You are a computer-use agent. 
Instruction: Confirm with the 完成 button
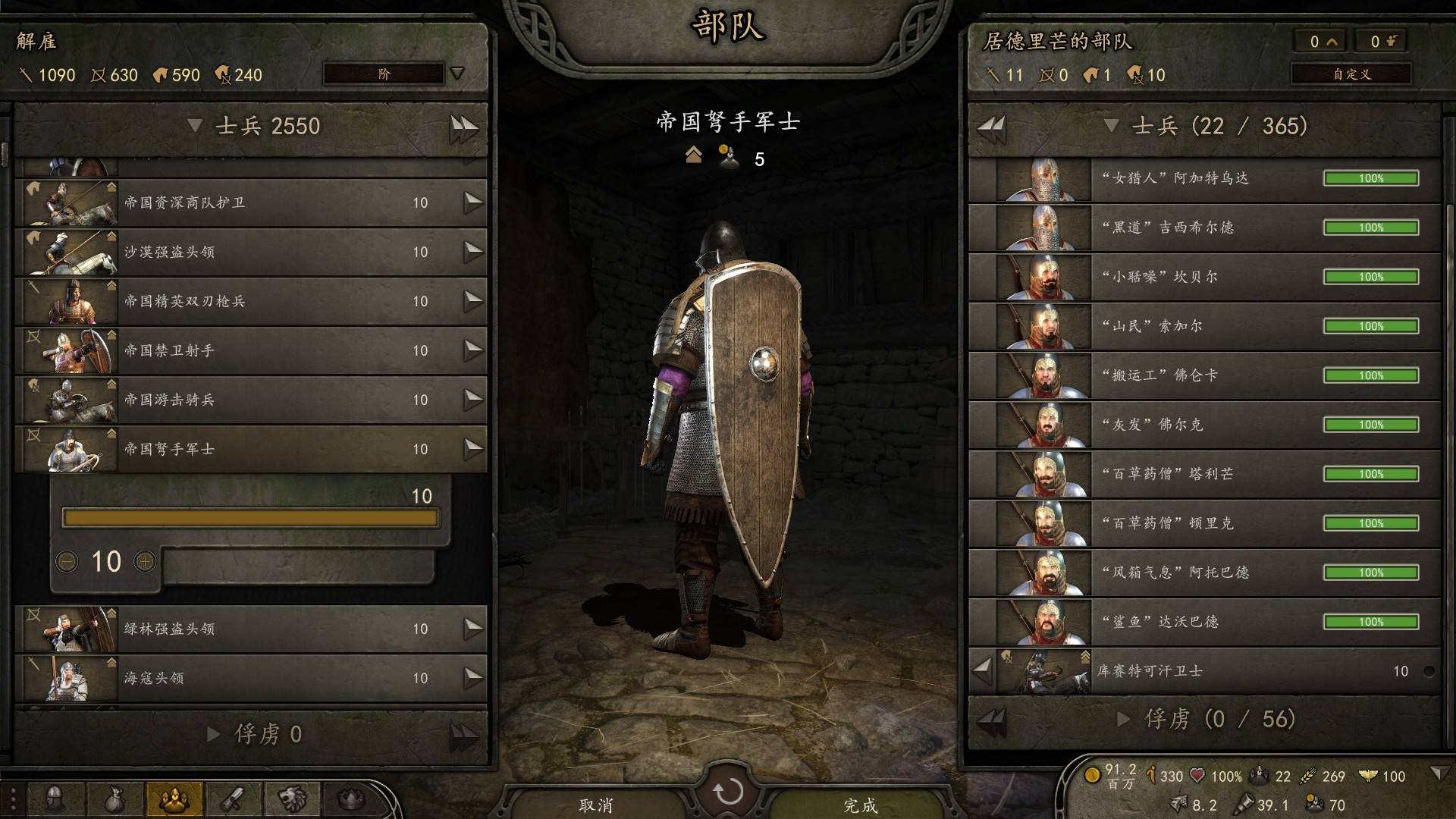tap(860, 804)
